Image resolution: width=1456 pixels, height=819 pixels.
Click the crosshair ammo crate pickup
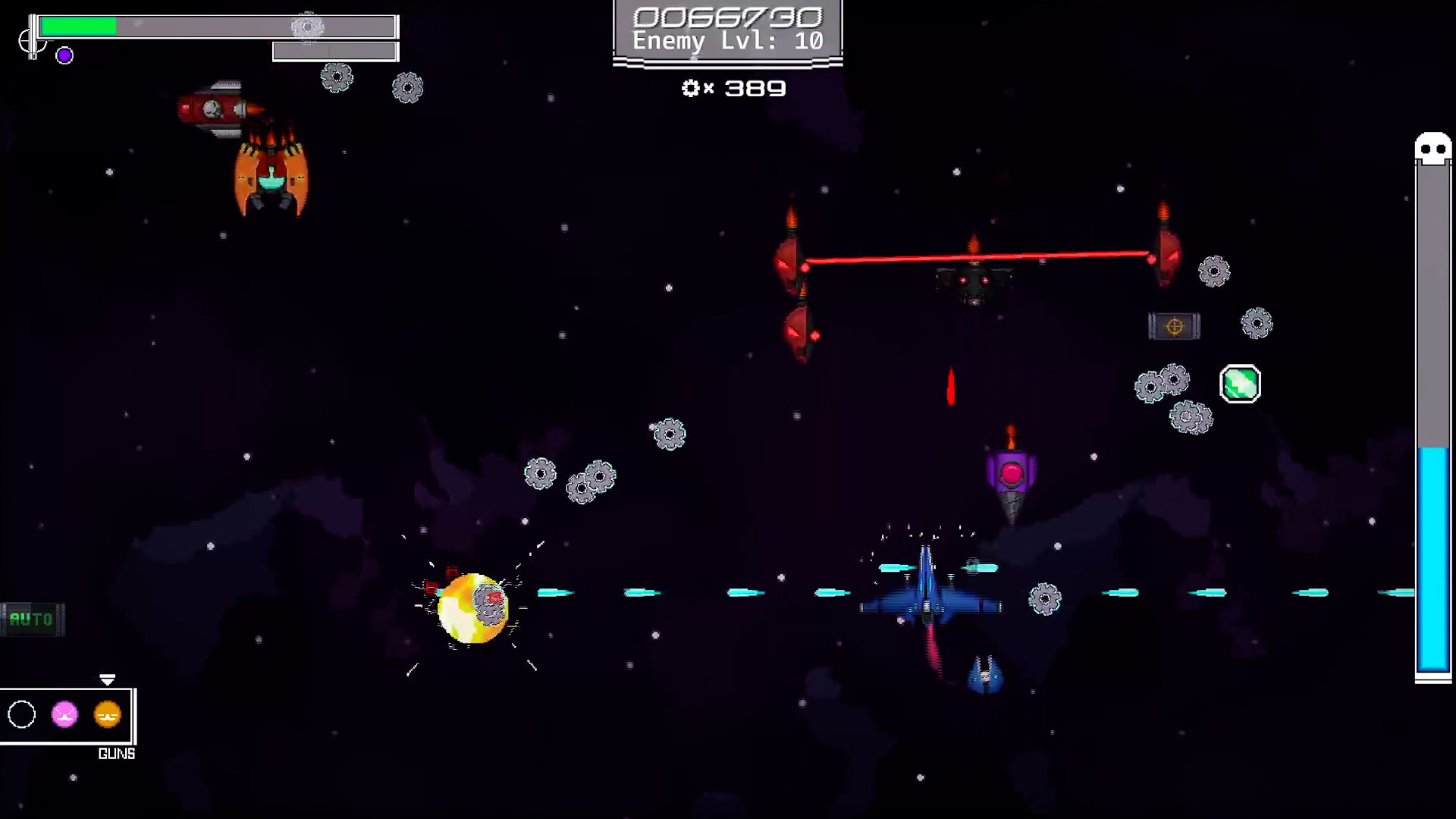click(x=1175, y=326)
